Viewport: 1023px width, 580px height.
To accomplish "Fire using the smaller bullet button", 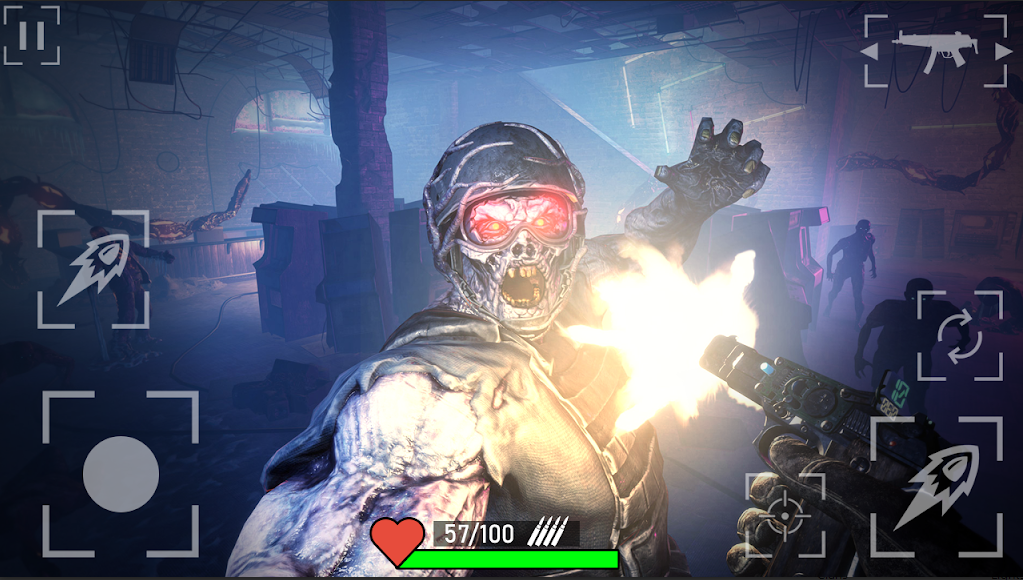I will coord(93,269).
